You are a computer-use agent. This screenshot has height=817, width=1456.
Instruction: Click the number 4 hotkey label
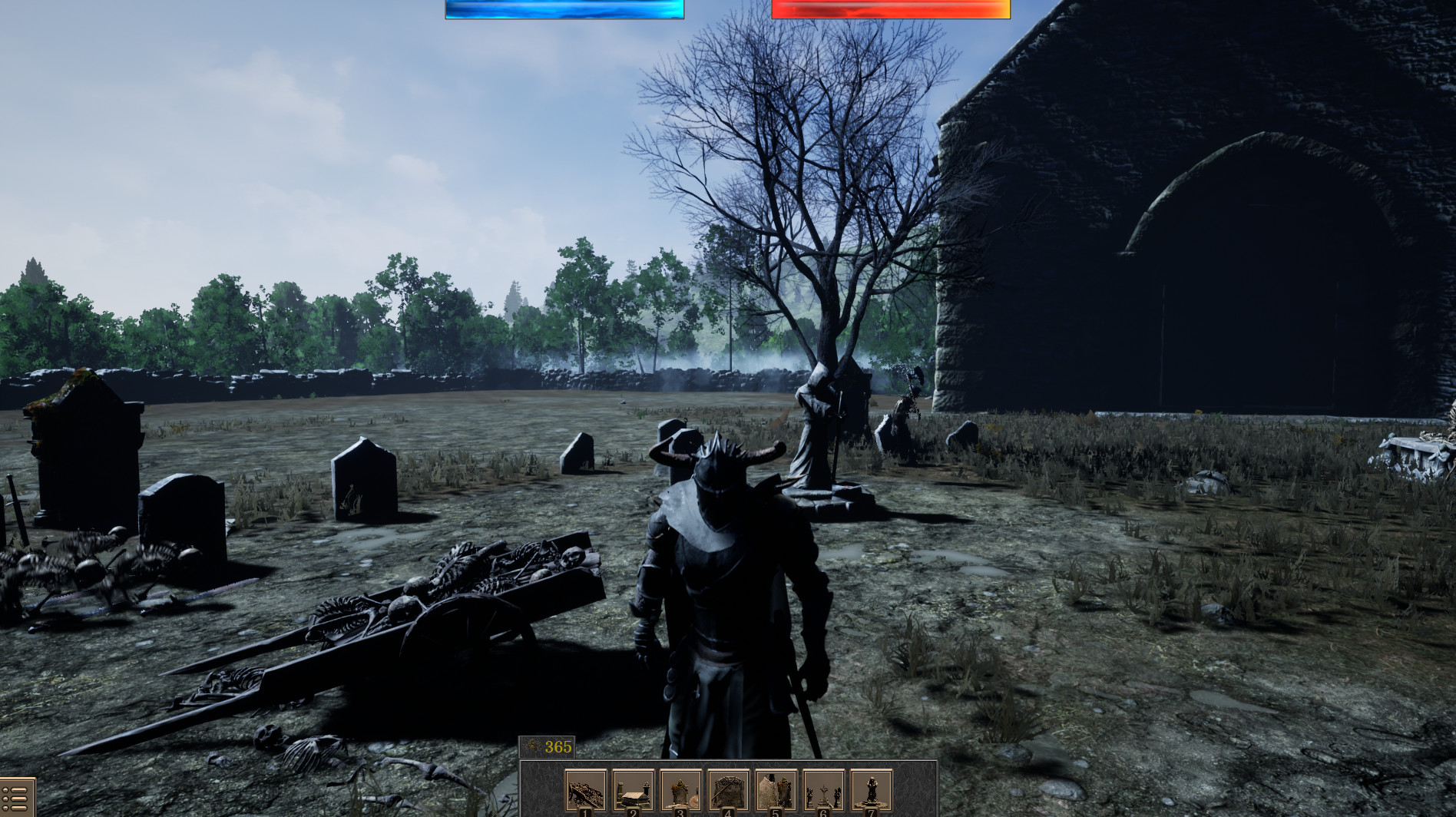[x=729, y=811]
